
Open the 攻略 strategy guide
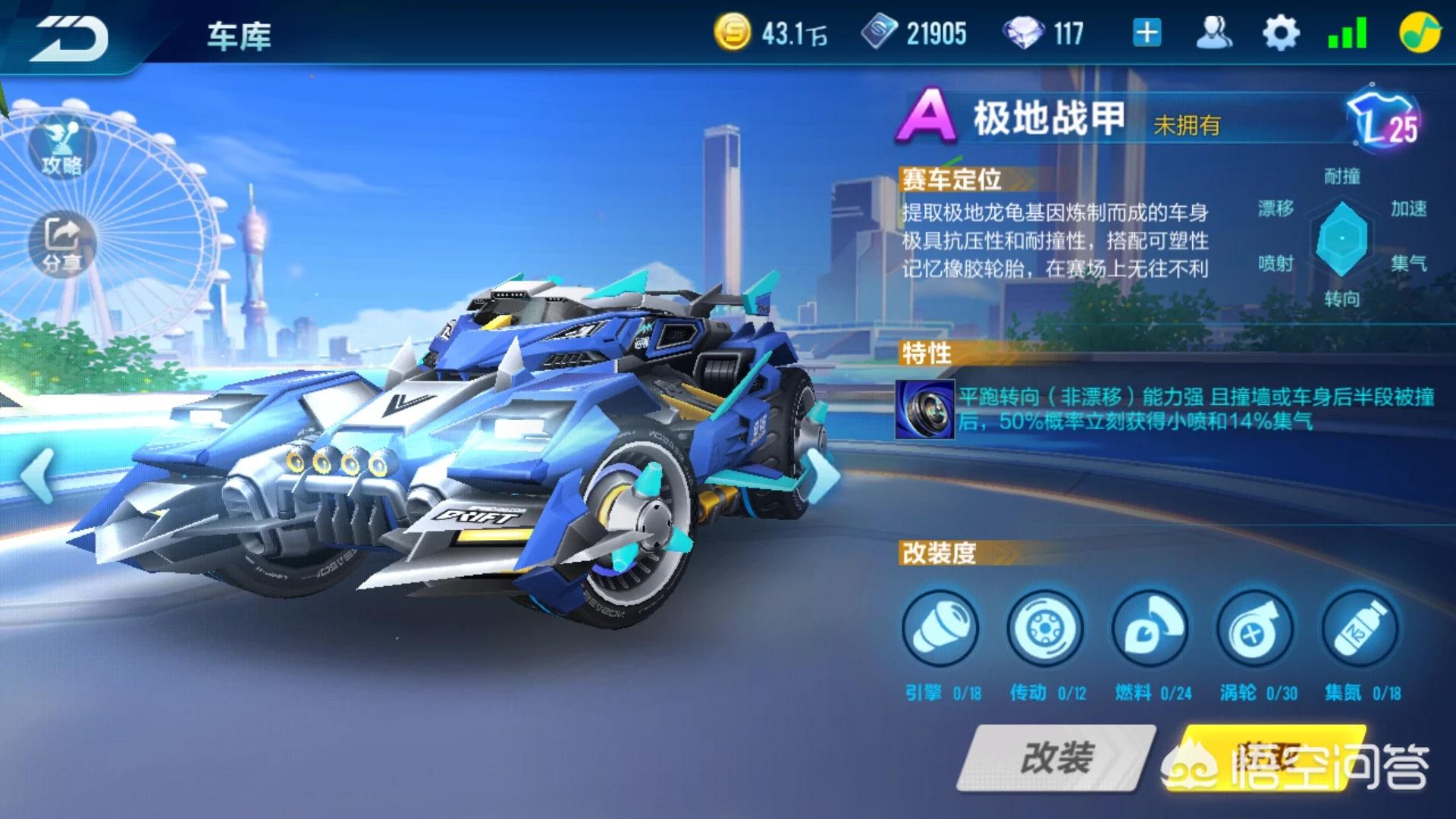62,148
